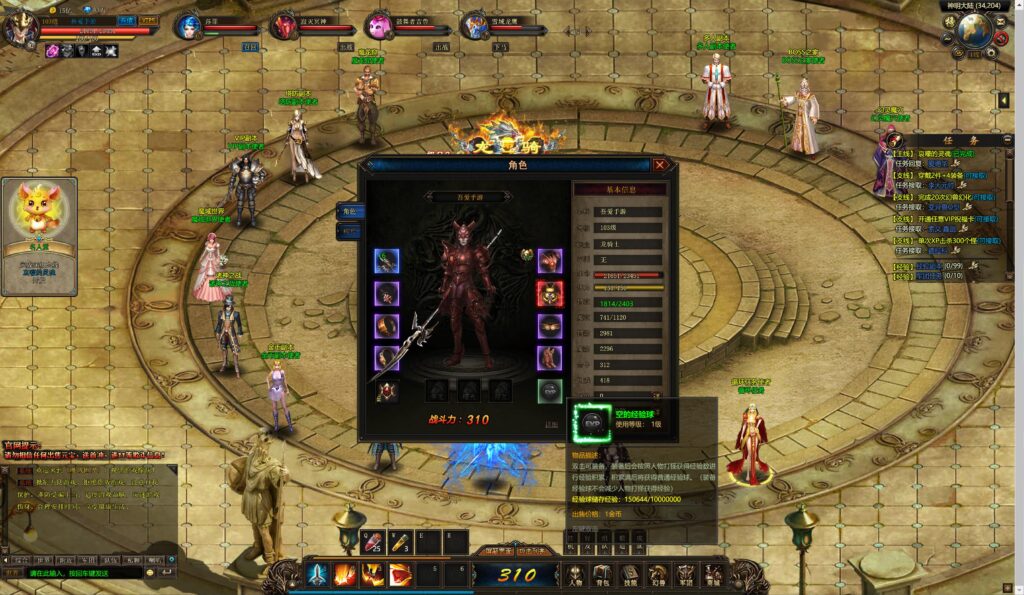
Task: Use the red potion in quick slot
Action: coord(372,543)
